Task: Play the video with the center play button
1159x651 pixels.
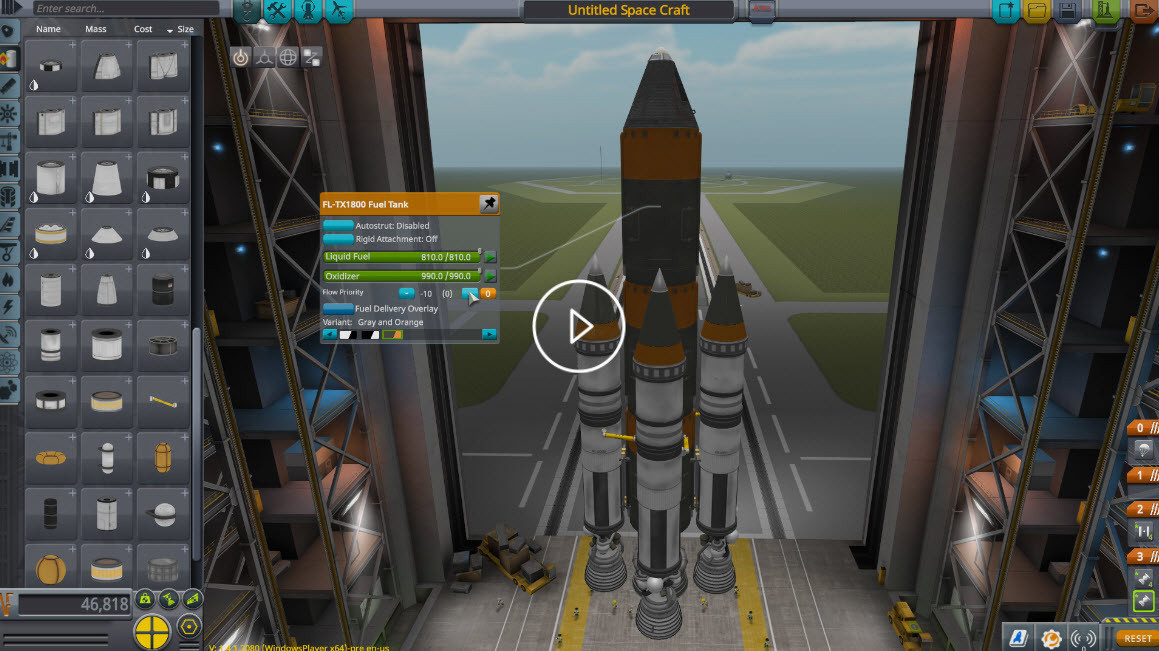Action: tap(578, 327)
